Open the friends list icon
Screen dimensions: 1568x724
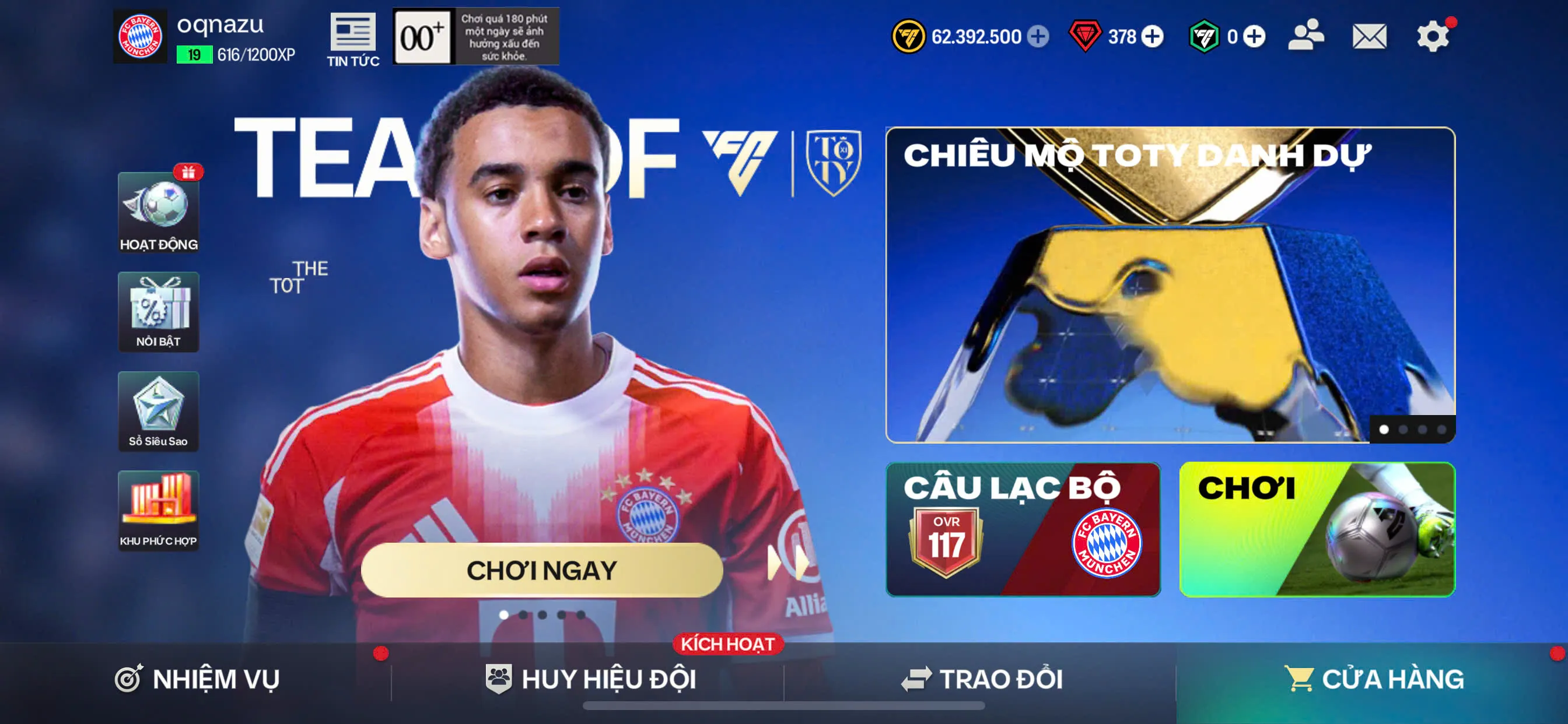(x=1305, y=36)
